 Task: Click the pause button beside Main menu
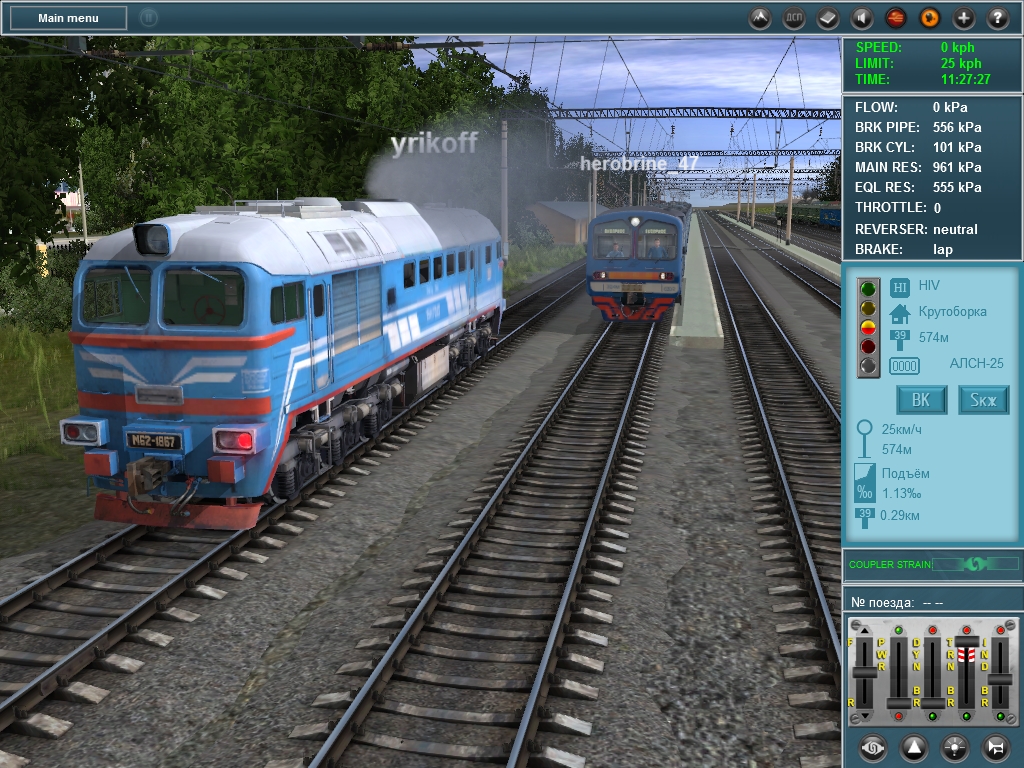point(148,18)
